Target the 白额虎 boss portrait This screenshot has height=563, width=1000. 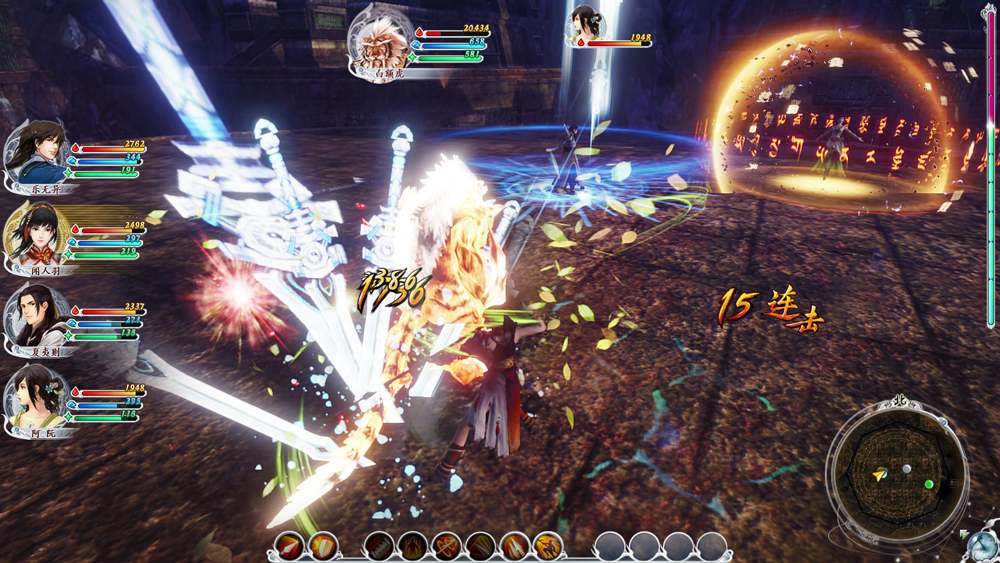coord(382,44)
